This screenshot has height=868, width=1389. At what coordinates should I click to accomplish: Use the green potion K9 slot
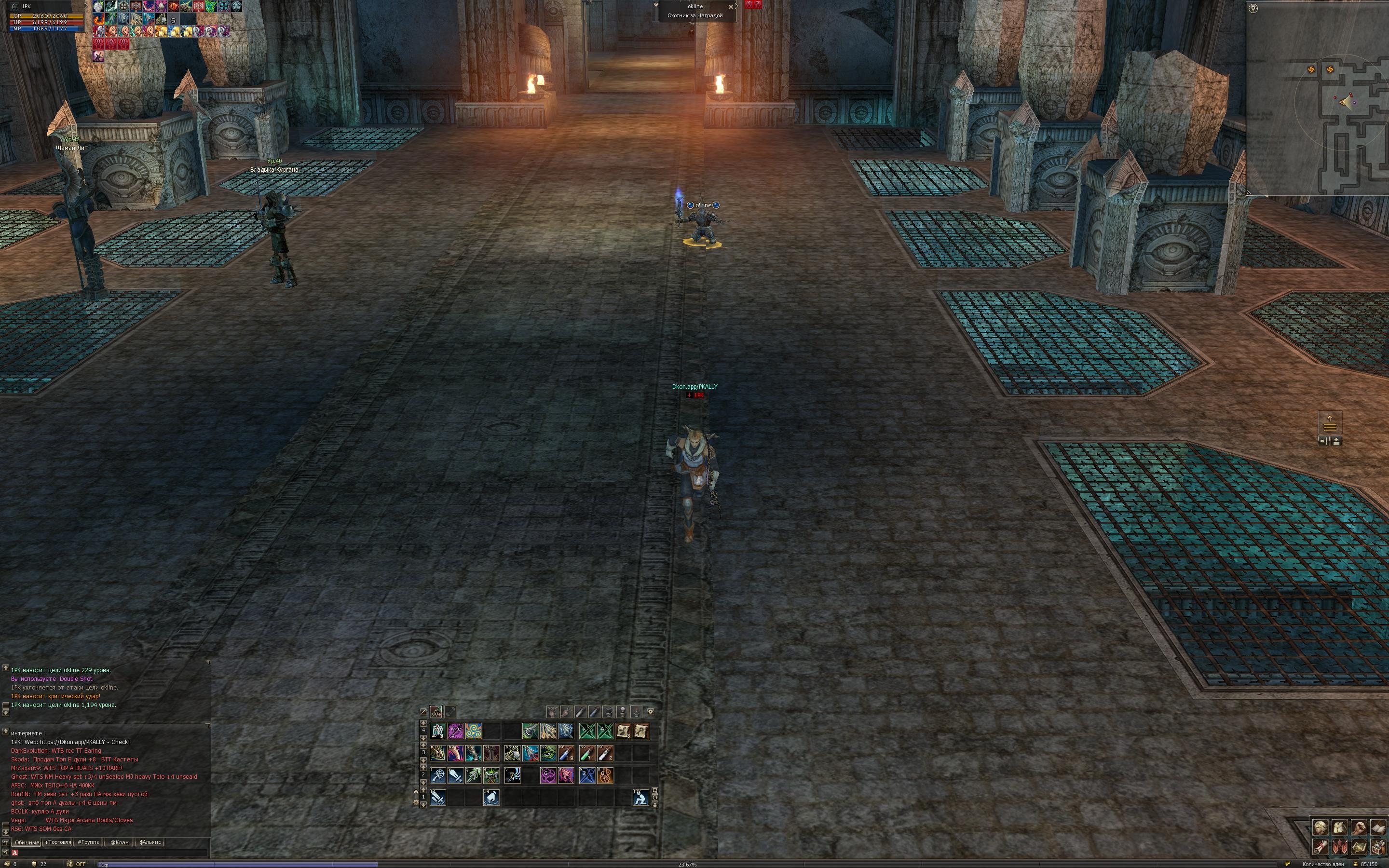coord(587,753)
